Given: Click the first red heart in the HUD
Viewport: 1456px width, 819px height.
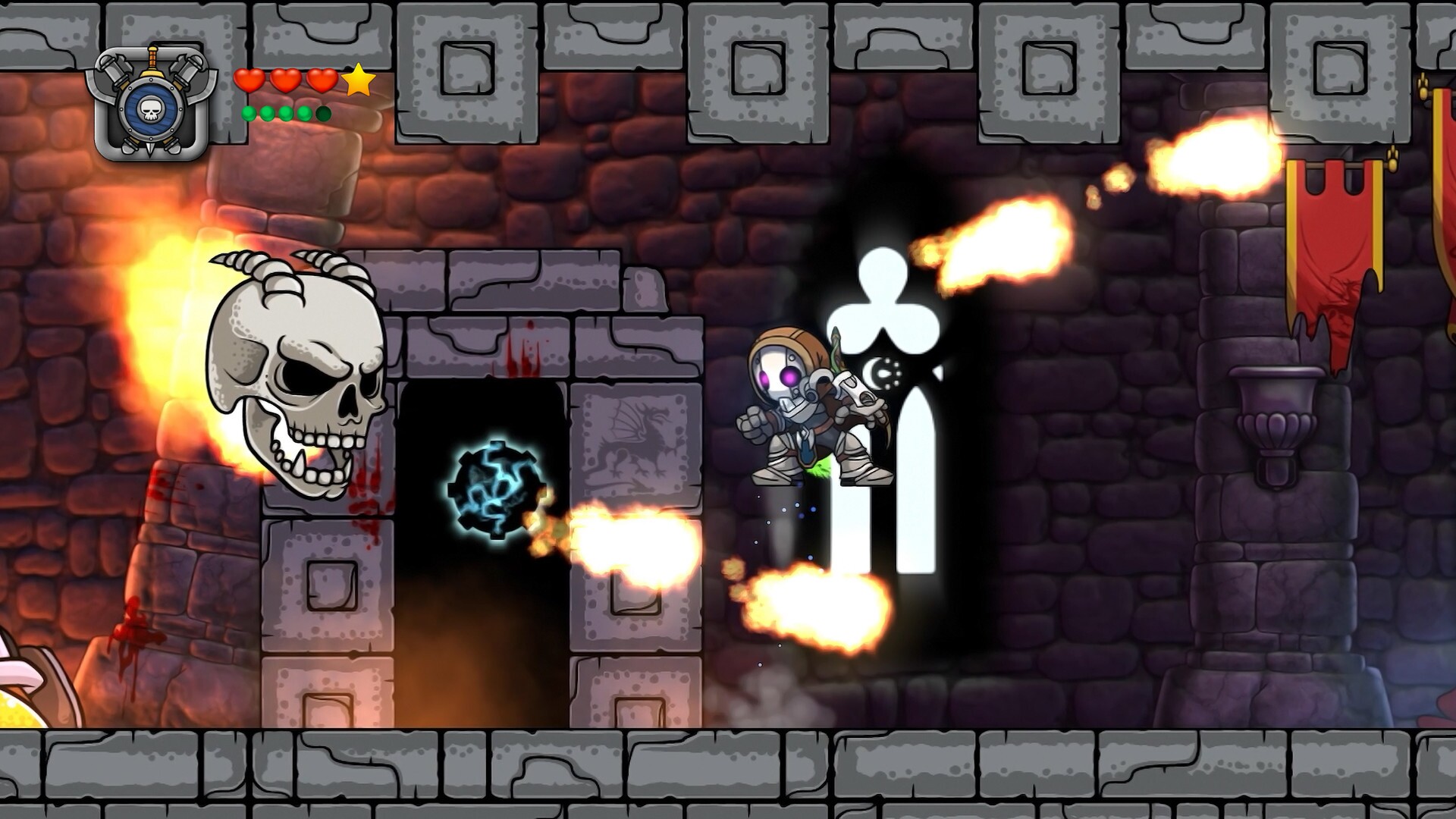Looking at the screenshot, I should [251, 79].
